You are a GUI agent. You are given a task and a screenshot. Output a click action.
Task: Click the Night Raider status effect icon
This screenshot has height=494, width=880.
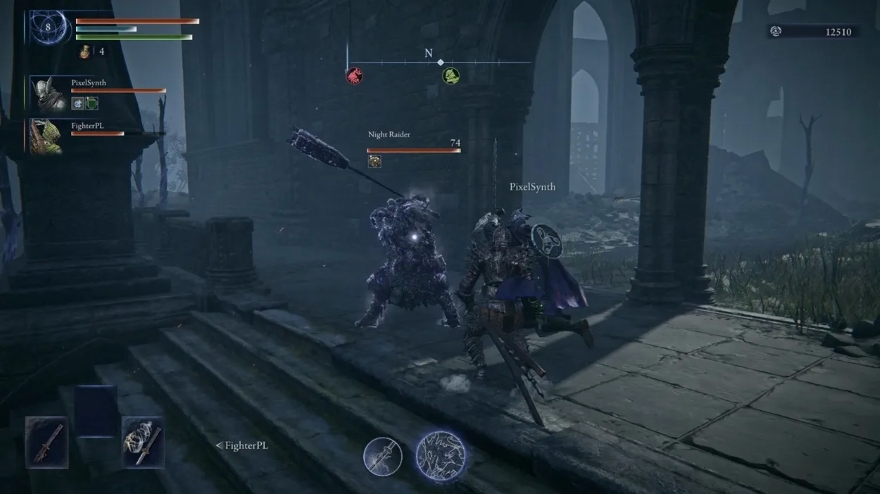(375, 160)
